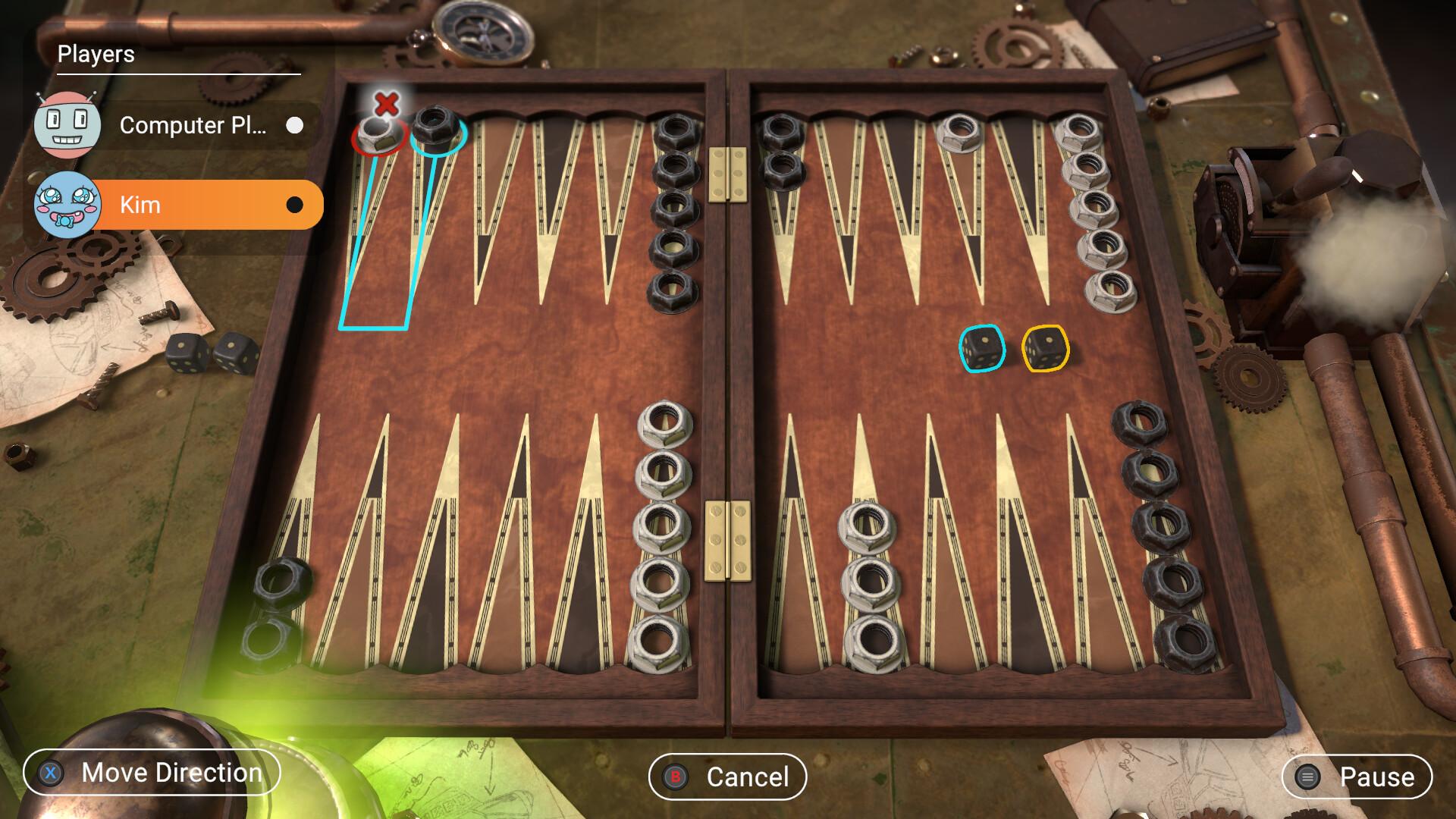Select Computer Player from the Players list
The width and height of the screenshot is (1456, 819).
coord(193,126)
